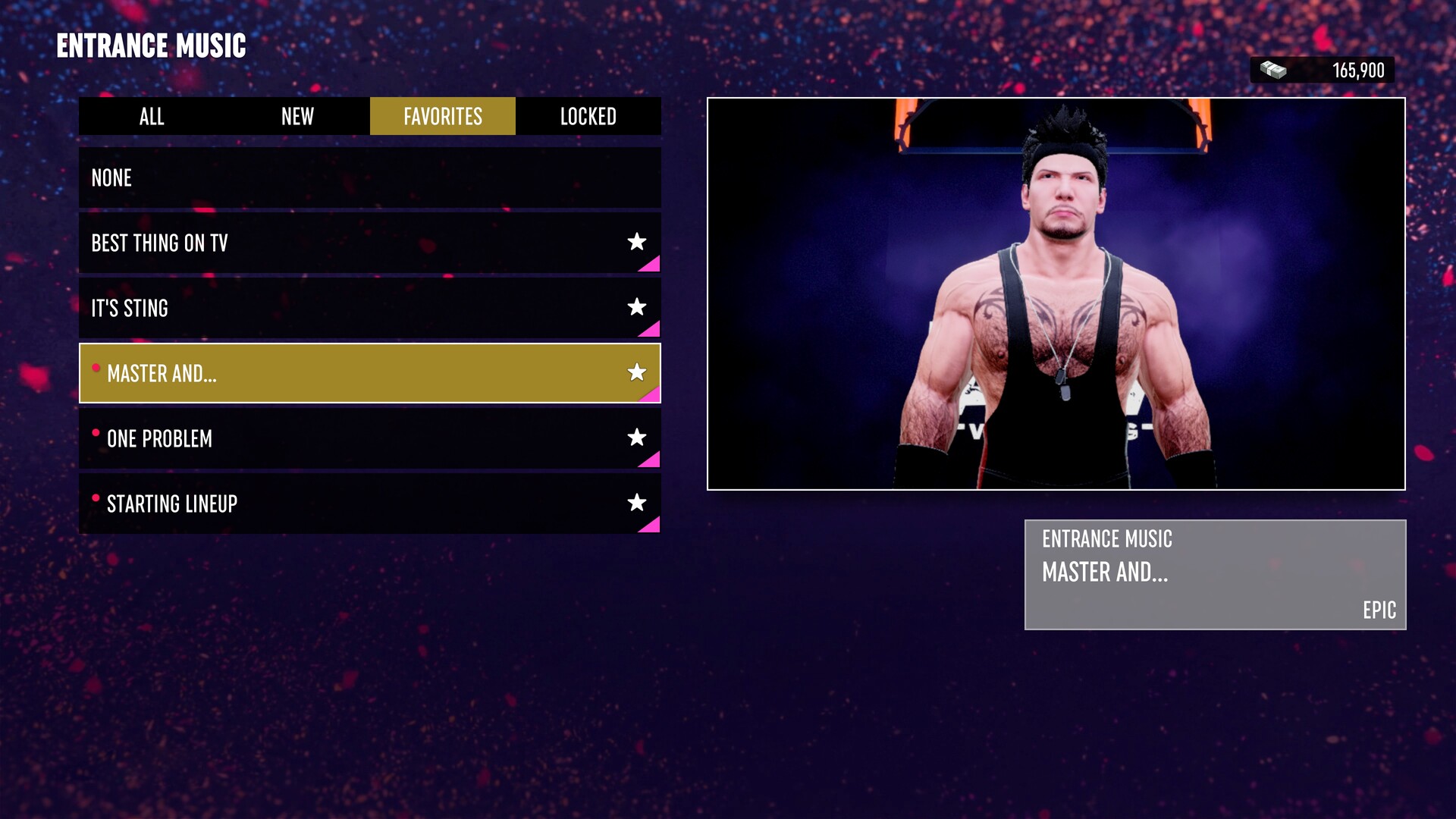Click the pink corner marker on Best Thing On TV
This screenshot has width=1456, height=819.
tap(651, 263)
